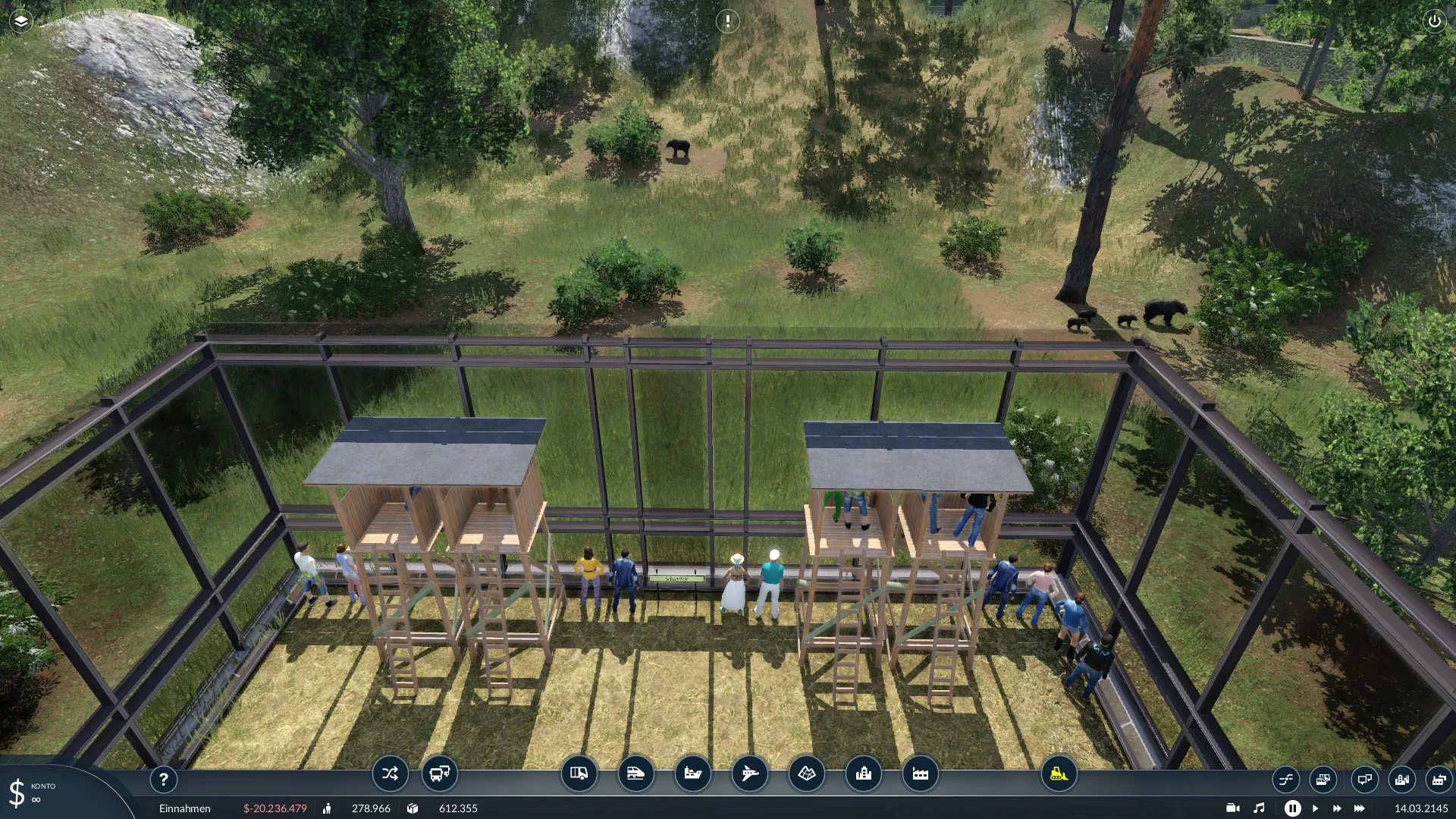Choose the ship construction menu
1456x819 pixels.
(692, 774)
